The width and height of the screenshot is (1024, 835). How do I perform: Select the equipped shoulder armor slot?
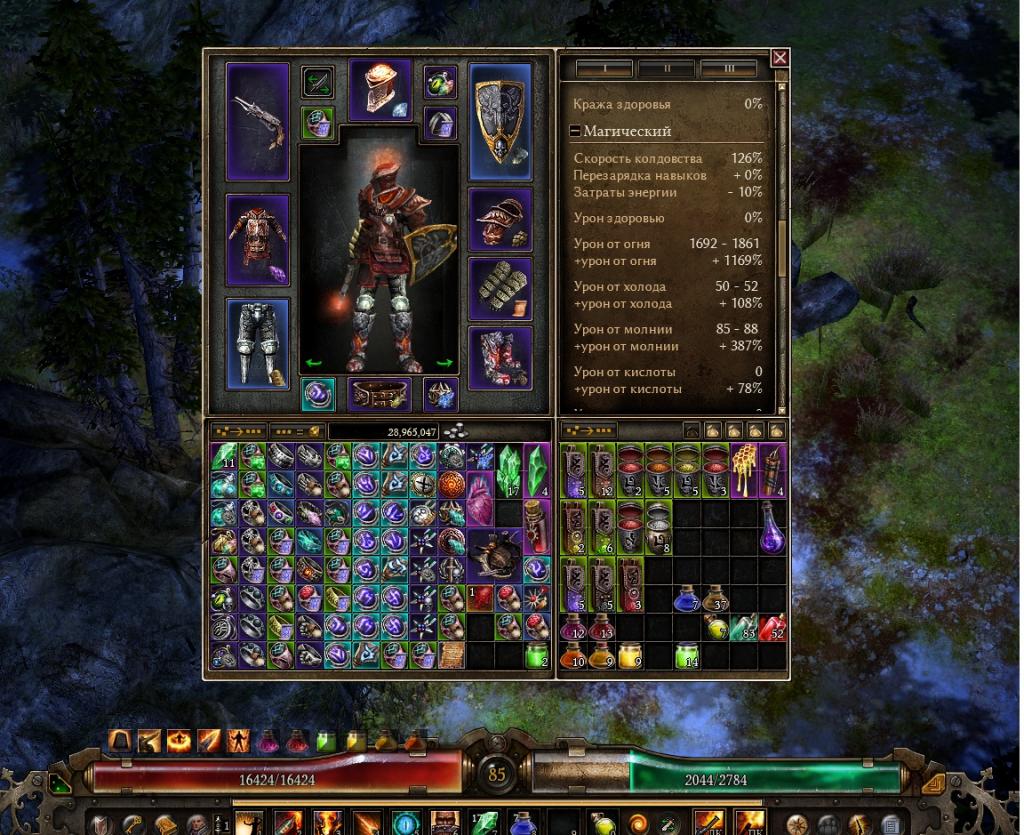tap(500, 219)
